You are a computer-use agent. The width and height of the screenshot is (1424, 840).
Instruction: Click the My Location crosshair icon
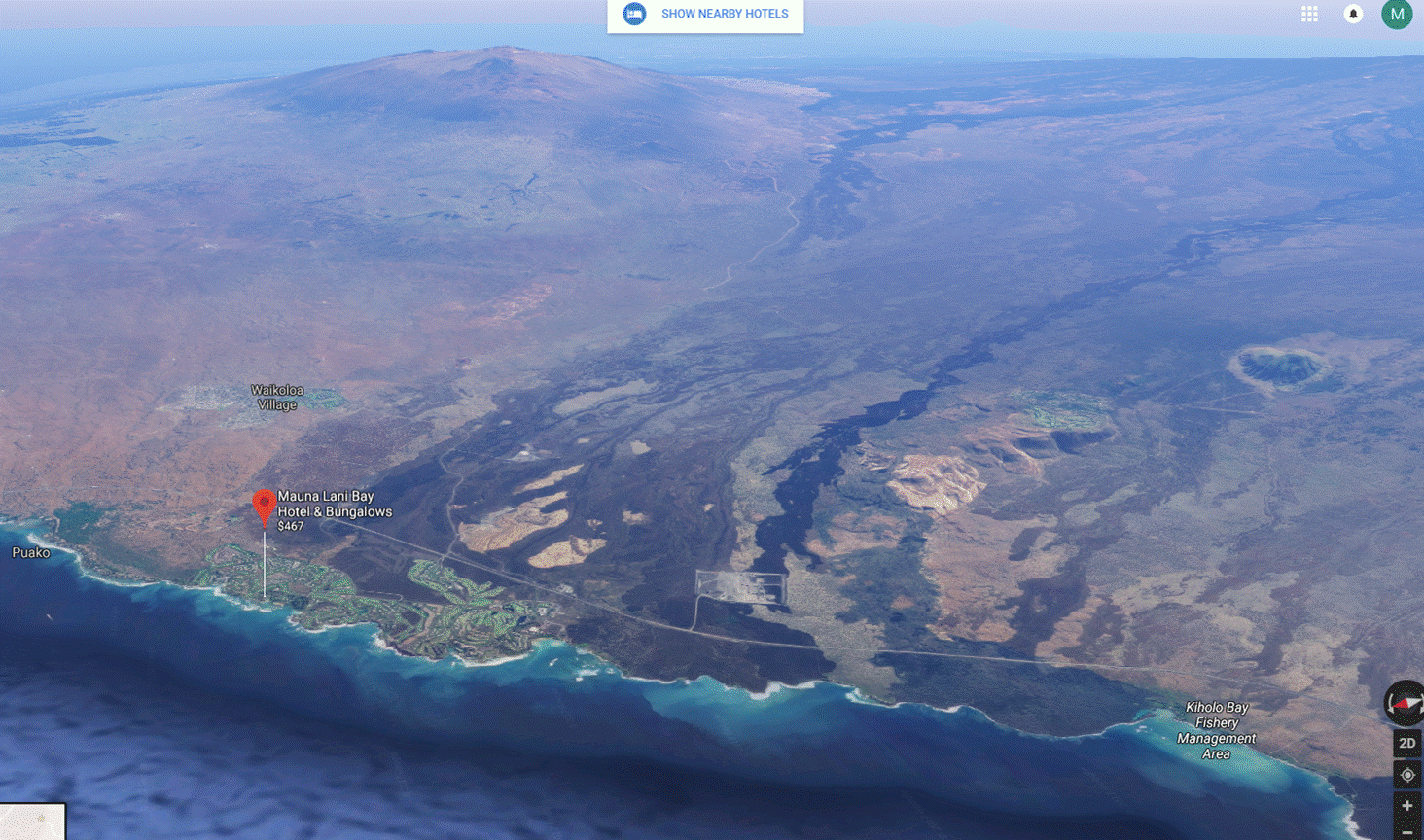pos(1406,774)
